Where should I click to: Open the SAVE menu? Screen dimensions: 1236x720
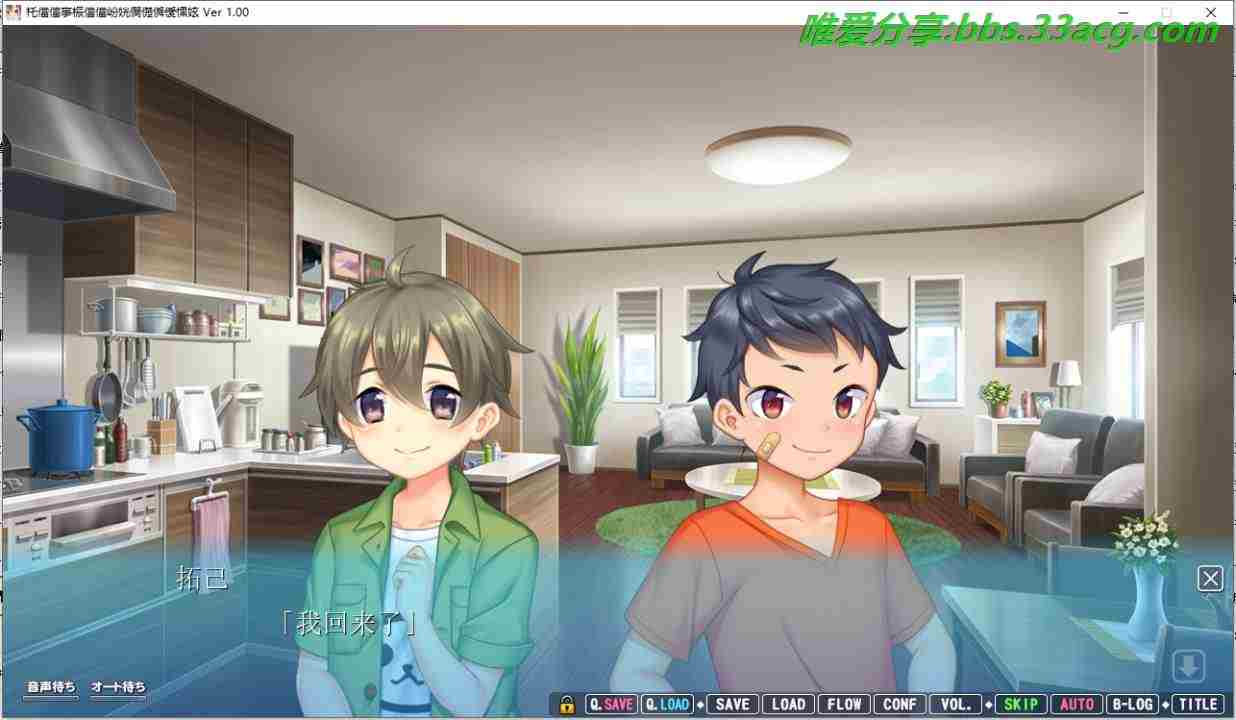coord(732,704)
